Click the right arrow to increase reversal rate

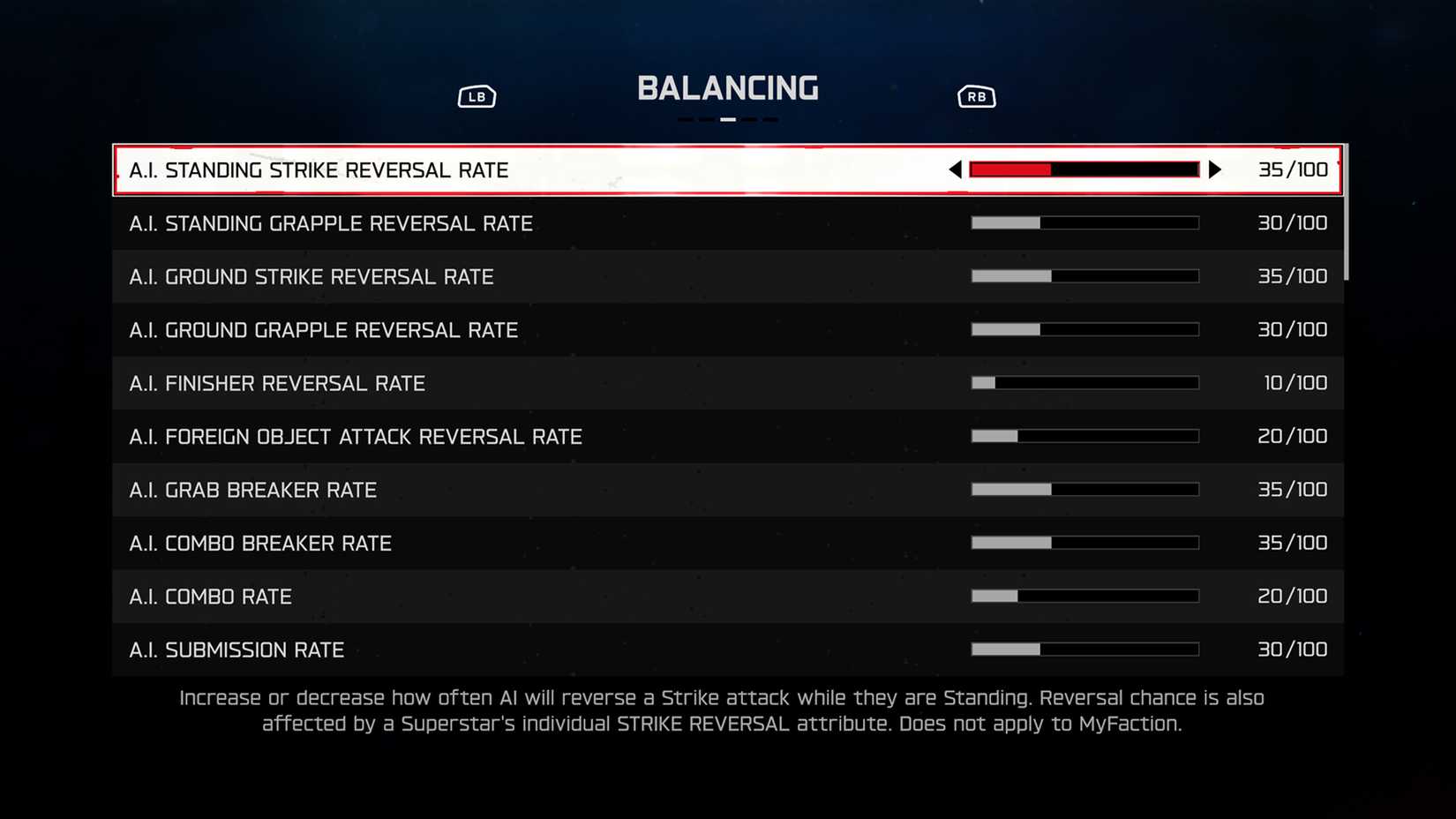(1217, 169)
